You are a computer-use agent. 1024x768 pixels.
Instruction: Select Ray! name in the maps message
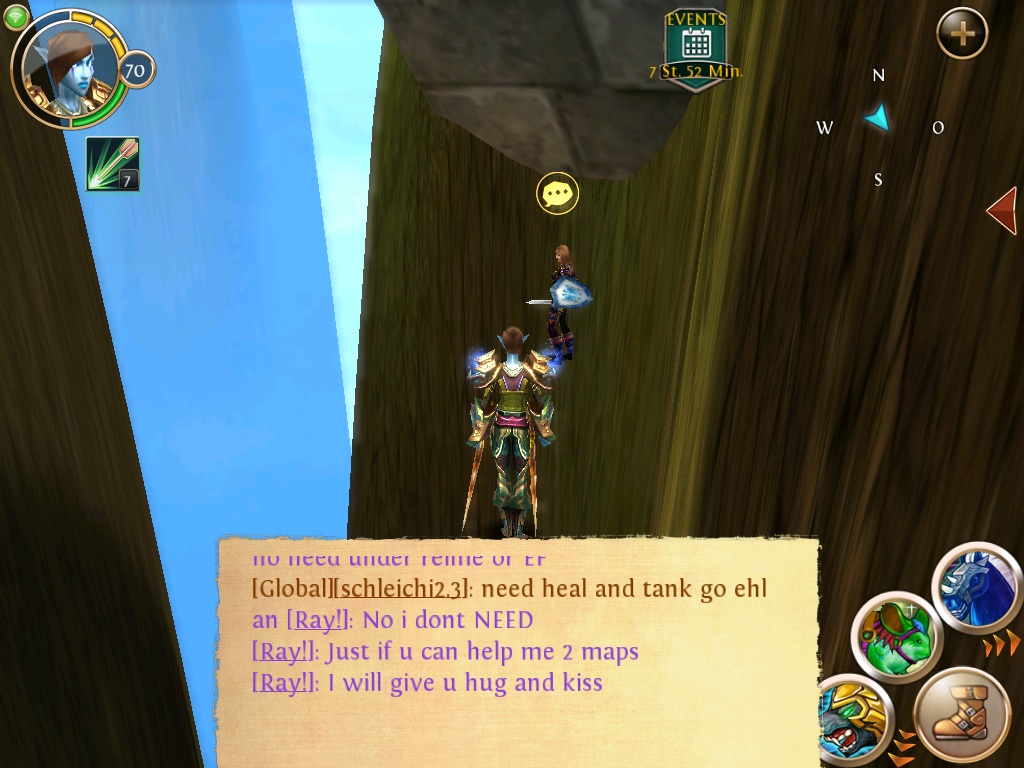coord(283,652)
